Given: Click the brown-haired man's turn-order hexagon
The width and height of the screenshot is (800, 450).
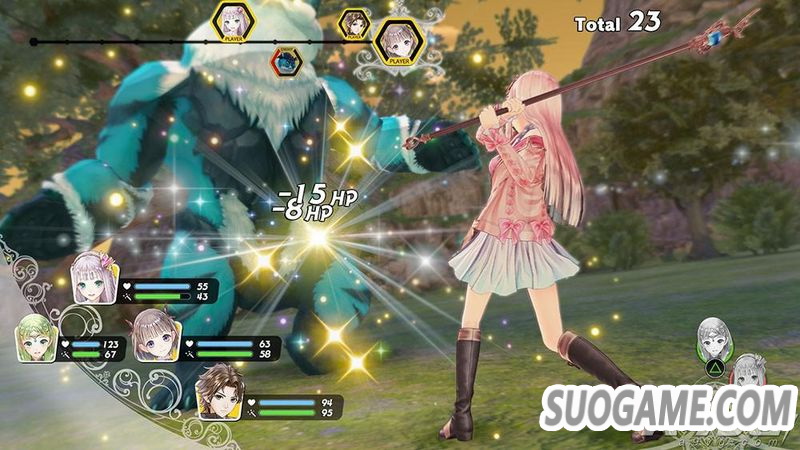Looking at the screenshot, I should point(354,22).
